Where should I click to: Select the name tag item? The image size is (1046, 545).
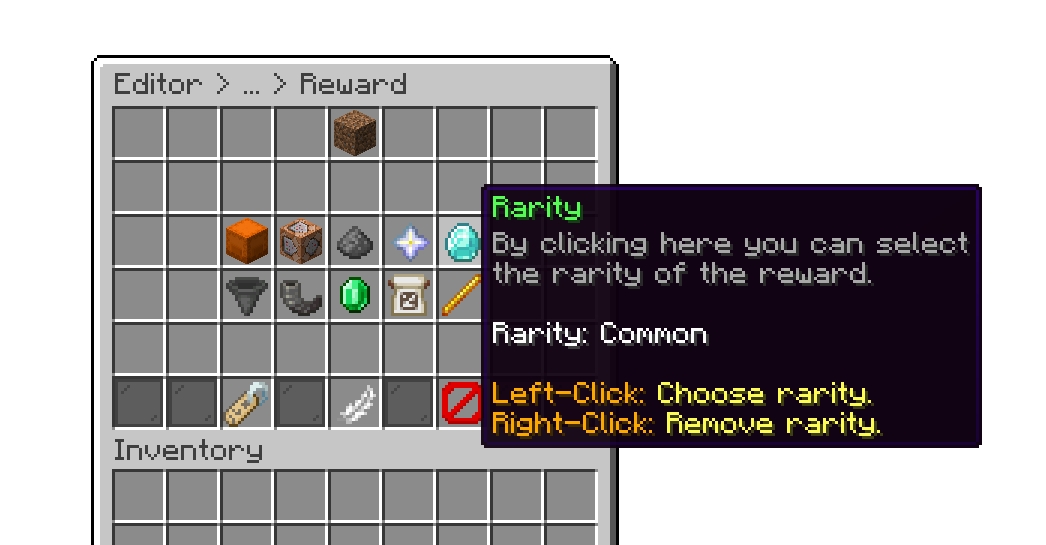(246, 403)
